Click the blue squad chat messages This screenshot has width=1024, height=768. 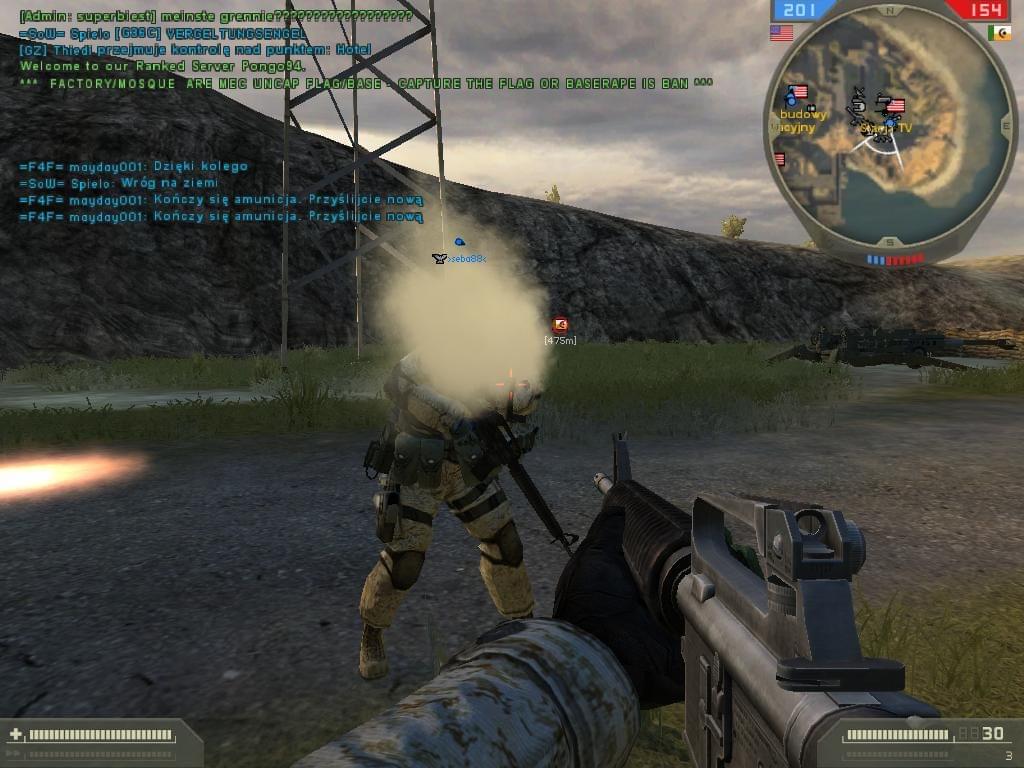[220, 191]
